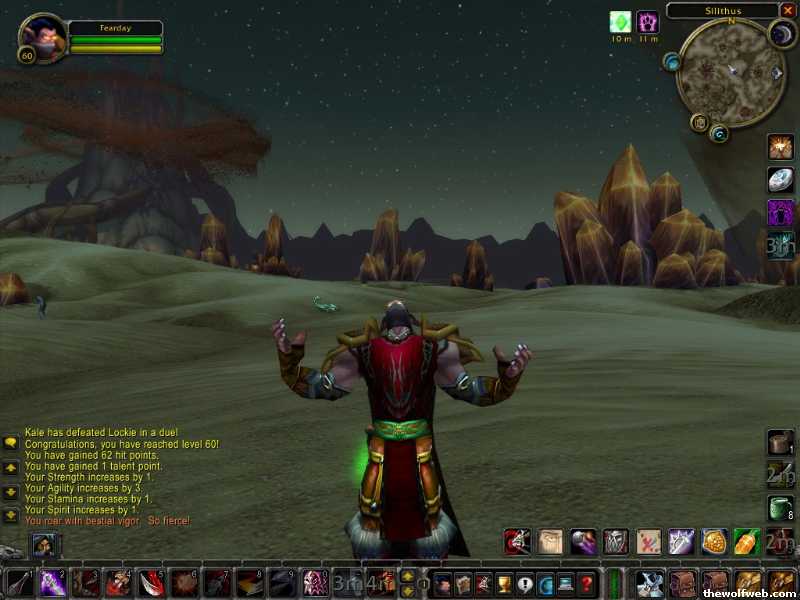Use the golden nut item icon
The height and width of the screenshot is (600, 800).
pyautogui.click(x=713, y=542)
